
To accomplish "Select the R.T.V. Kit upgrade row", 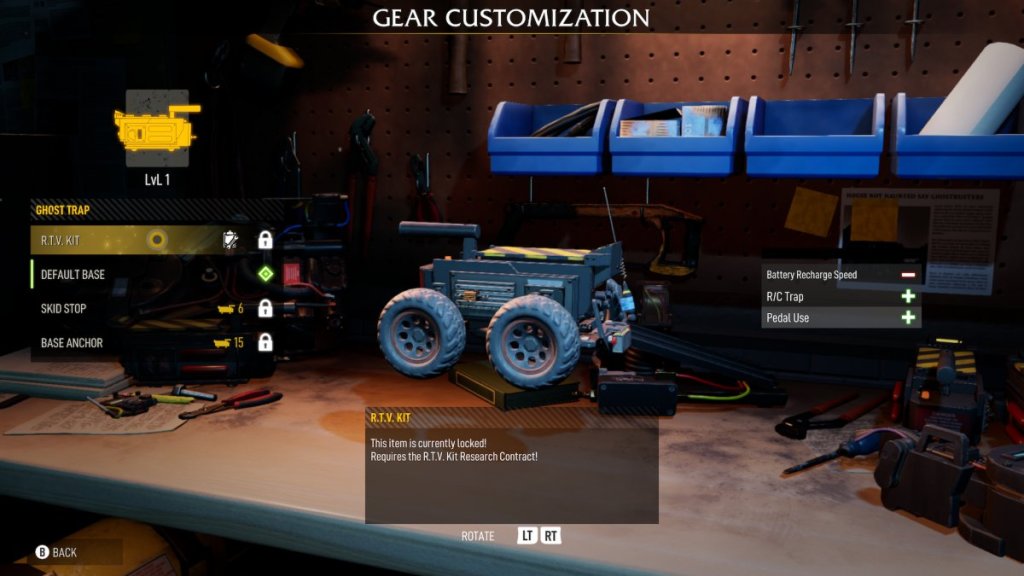I will click(150, 240).
